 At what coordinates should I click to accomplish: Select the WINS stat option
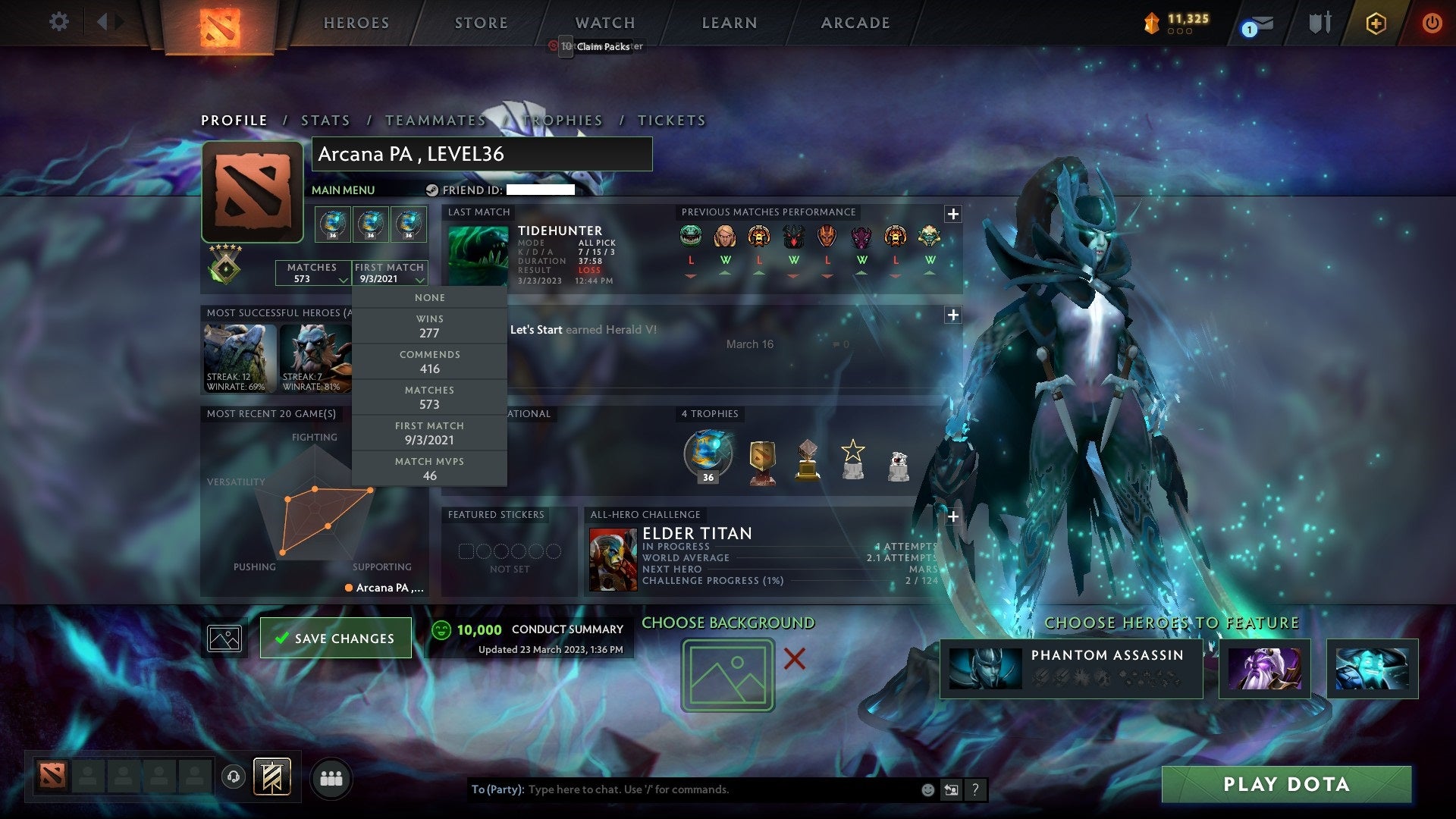[429, 326]
